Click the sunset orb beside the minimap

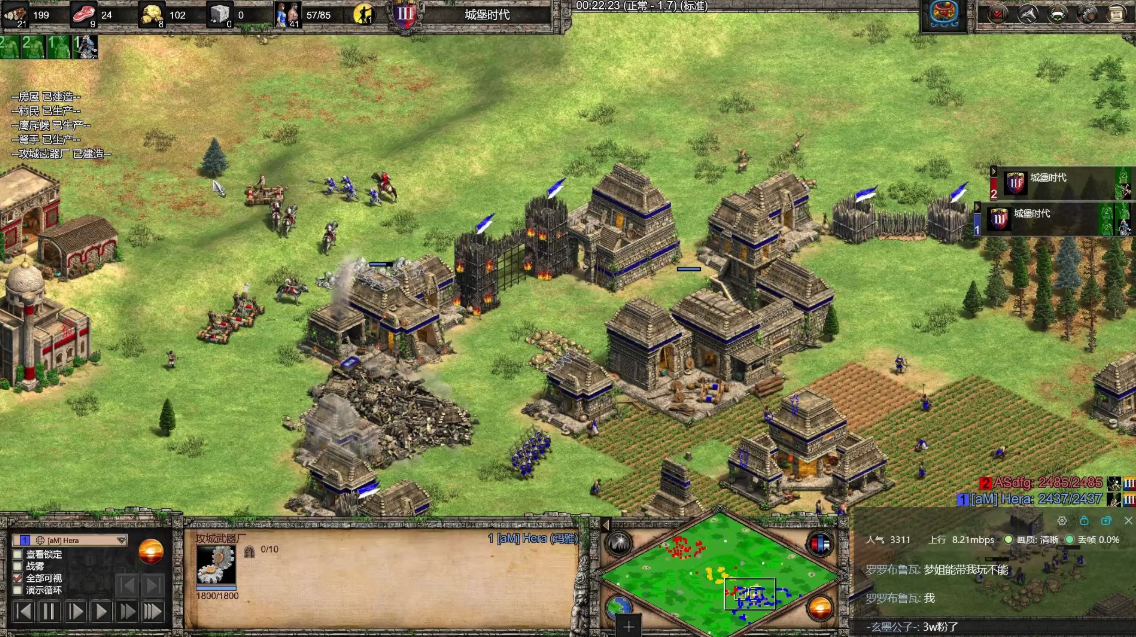click(820, 607)
